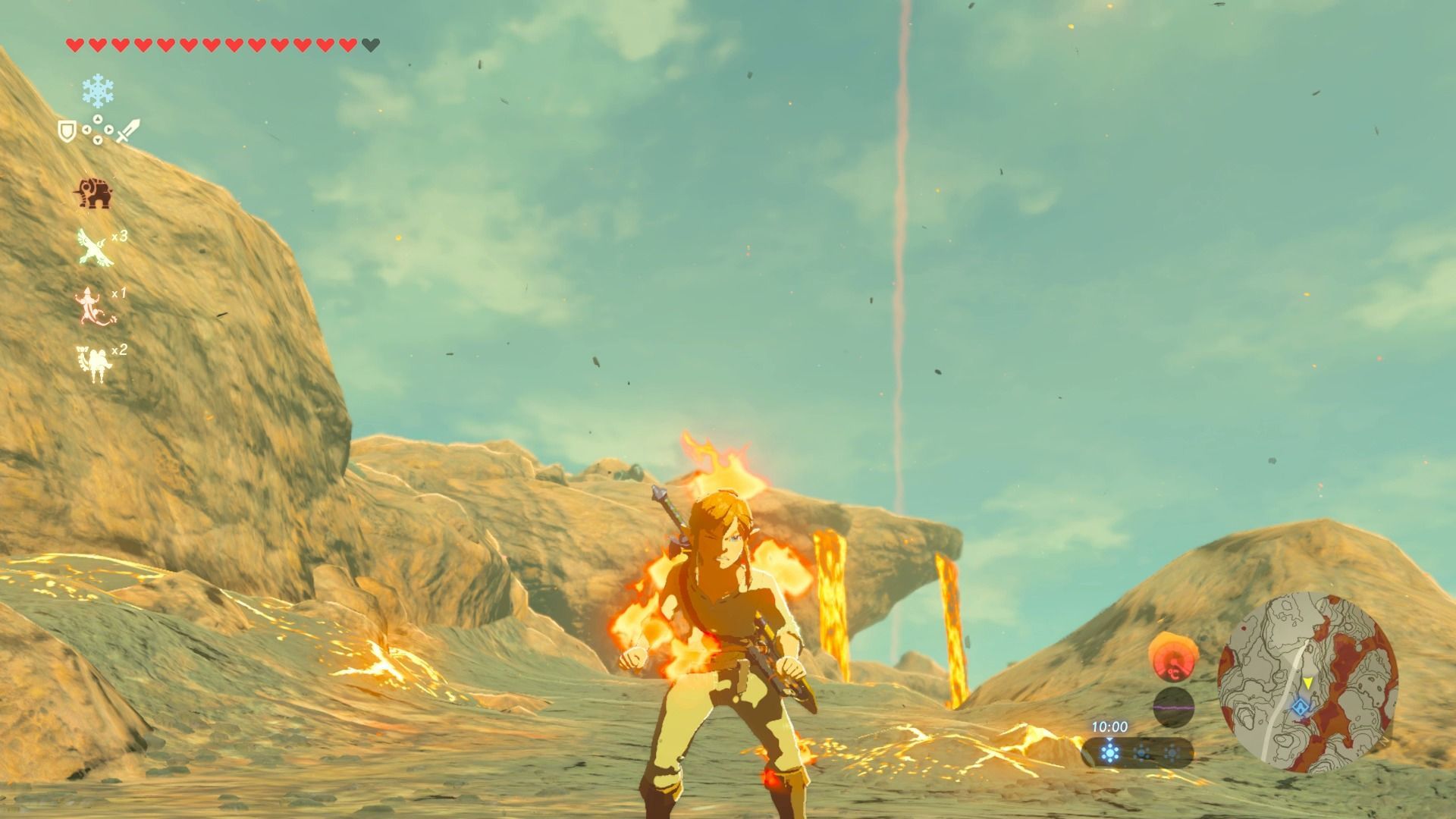Open the circular minimap
The image size is (1456, 819).
click(x=1307, y=682)
